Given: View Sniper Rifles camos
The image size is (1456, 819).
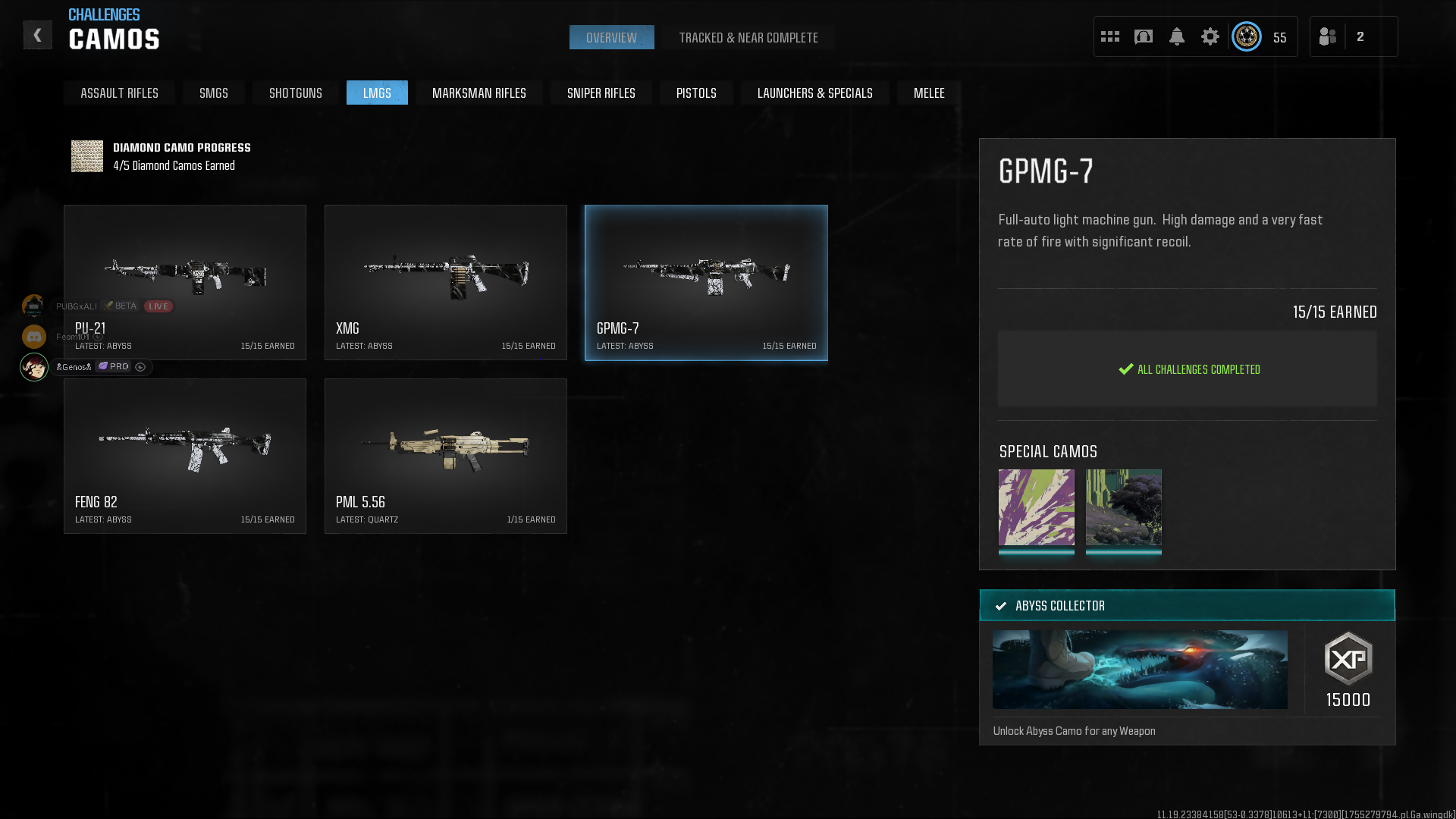Looking at the screenshot, I should click(601, 93).
